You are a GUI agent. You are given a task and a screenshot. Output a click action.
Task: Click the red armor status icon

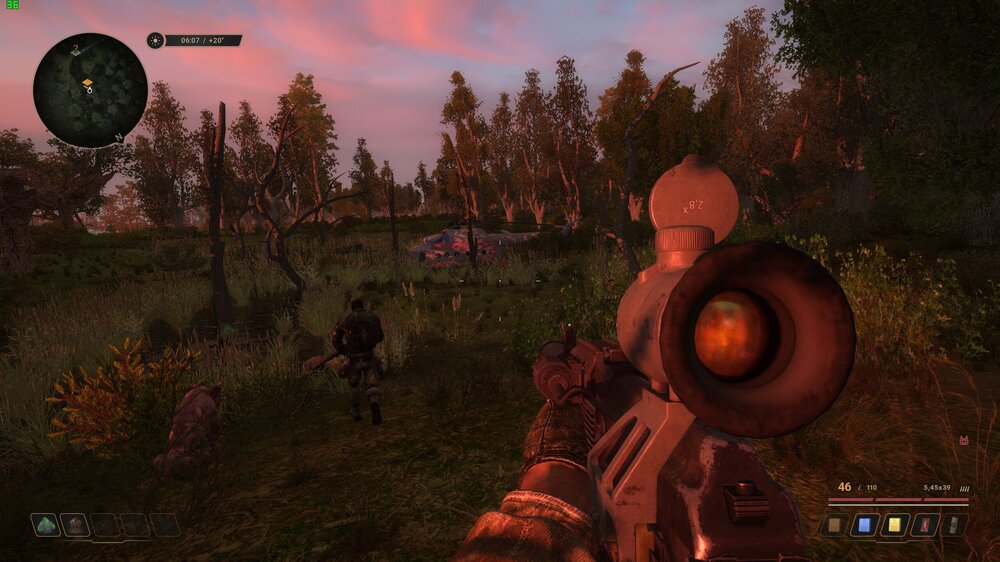coord(964,440)
